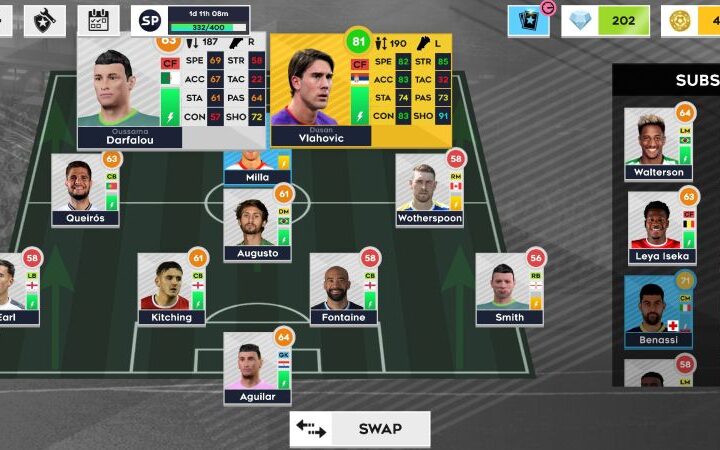Select Queirós on the pitch
This screenshot has height=450, width=720.
point(85,188)
